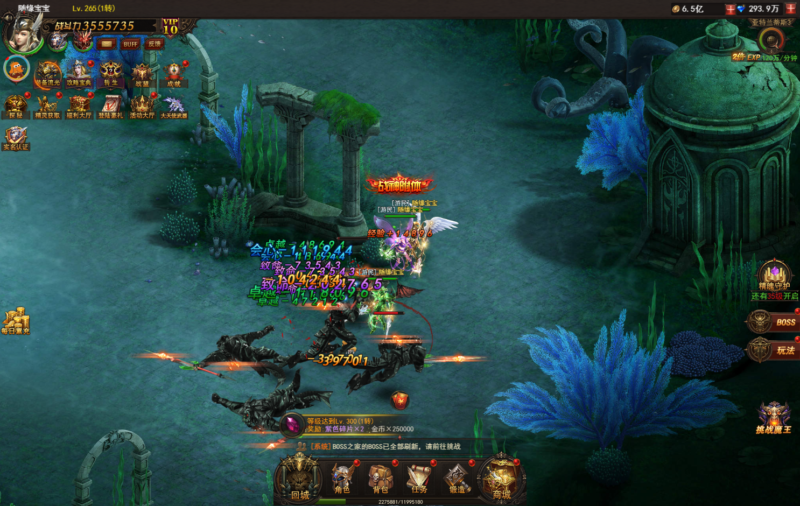Open the 锻造 forging menu
This screenshot has width=800, height=506.
click(x=456, y=478)
